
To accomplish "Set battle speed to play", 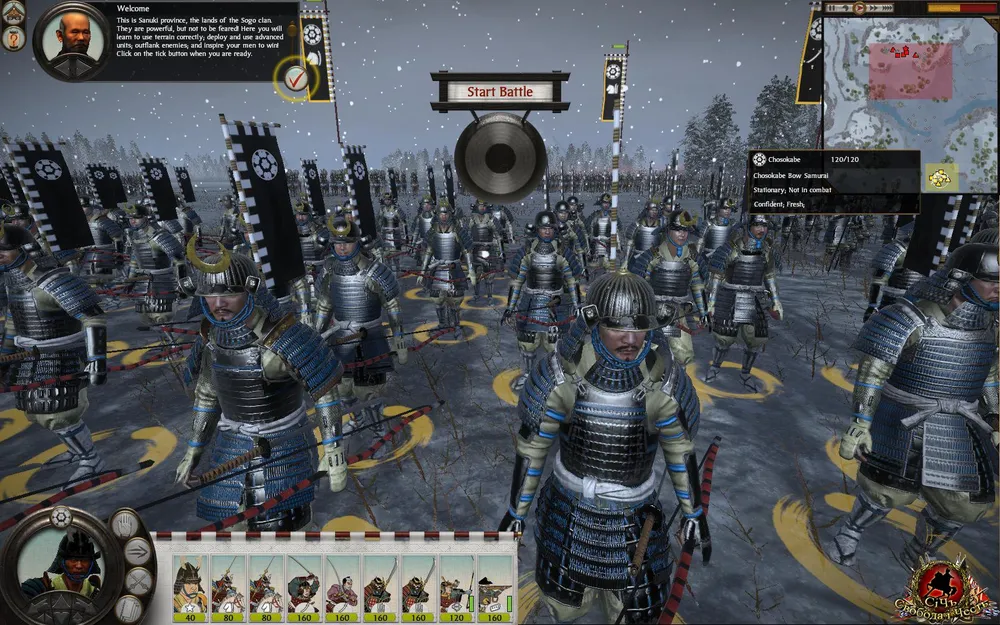I will click(x=857, y=8).
